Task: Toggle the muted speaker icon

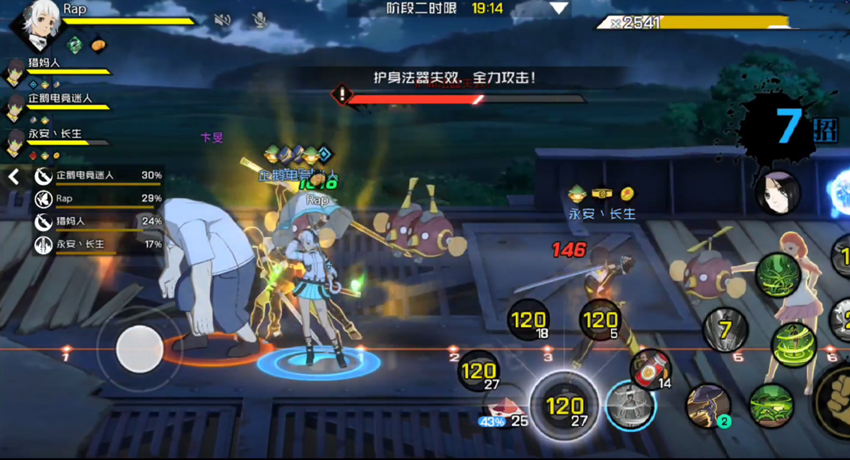Action: click(223, 19)
